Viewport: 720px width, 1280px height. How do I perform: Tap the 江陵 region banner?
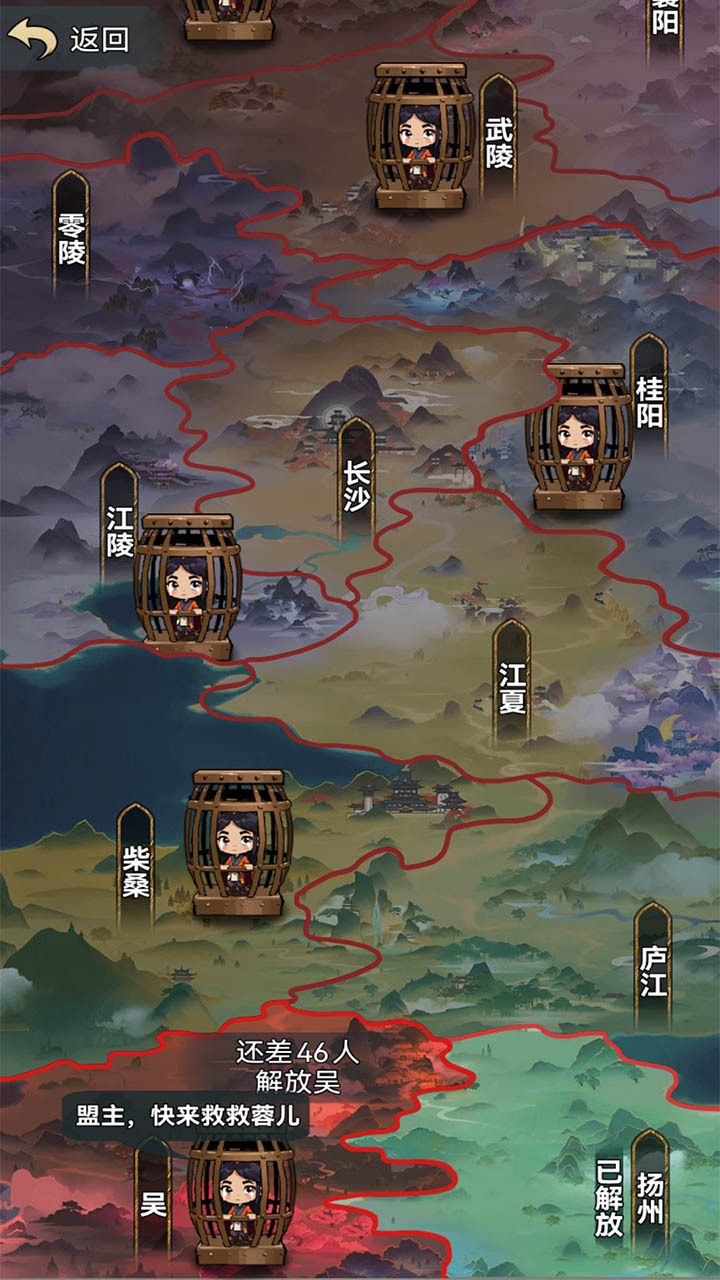tap(119, 525)
